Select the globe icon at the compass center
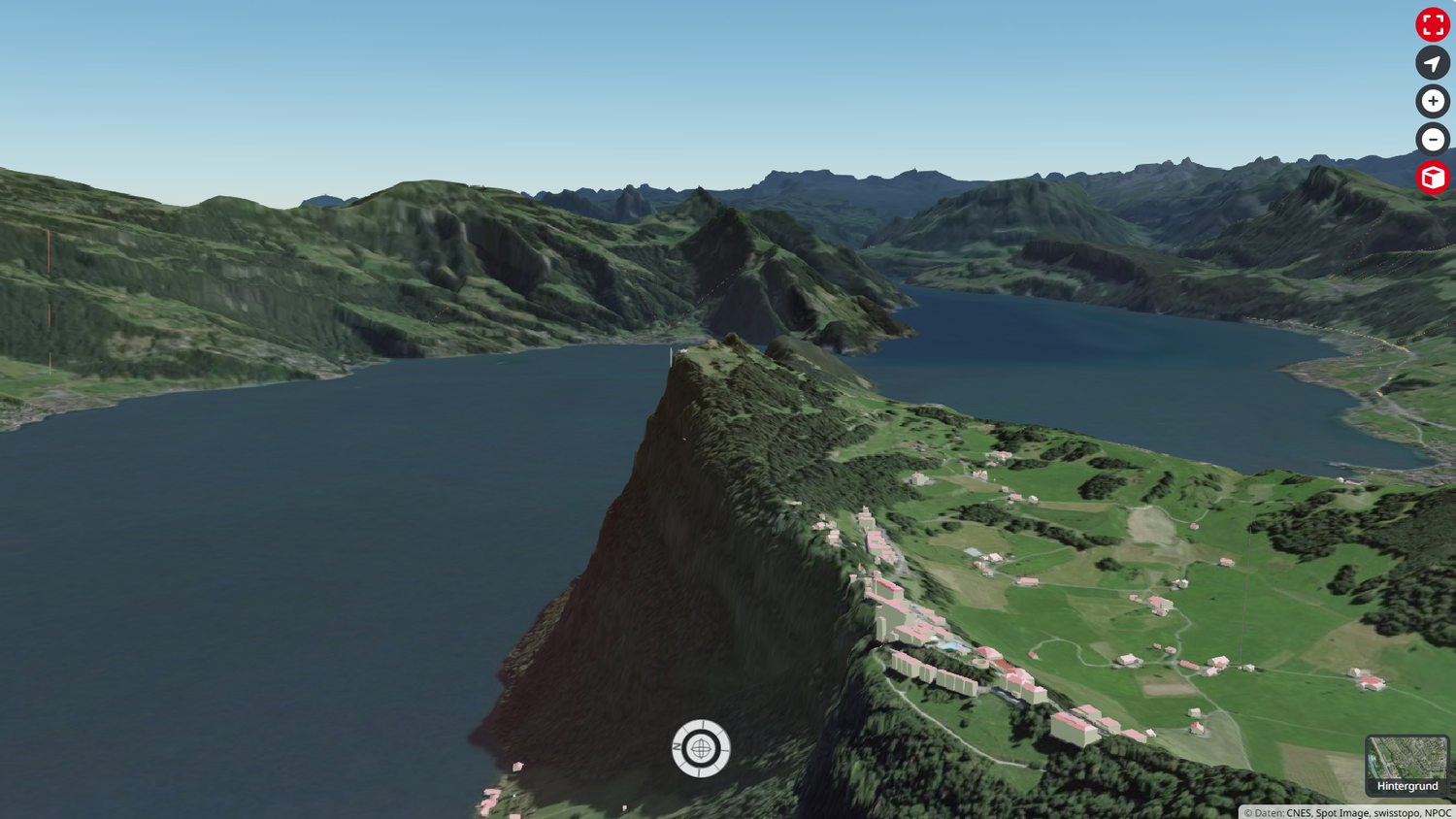This screenshot has width=1456, height=819. pos(702,748)
